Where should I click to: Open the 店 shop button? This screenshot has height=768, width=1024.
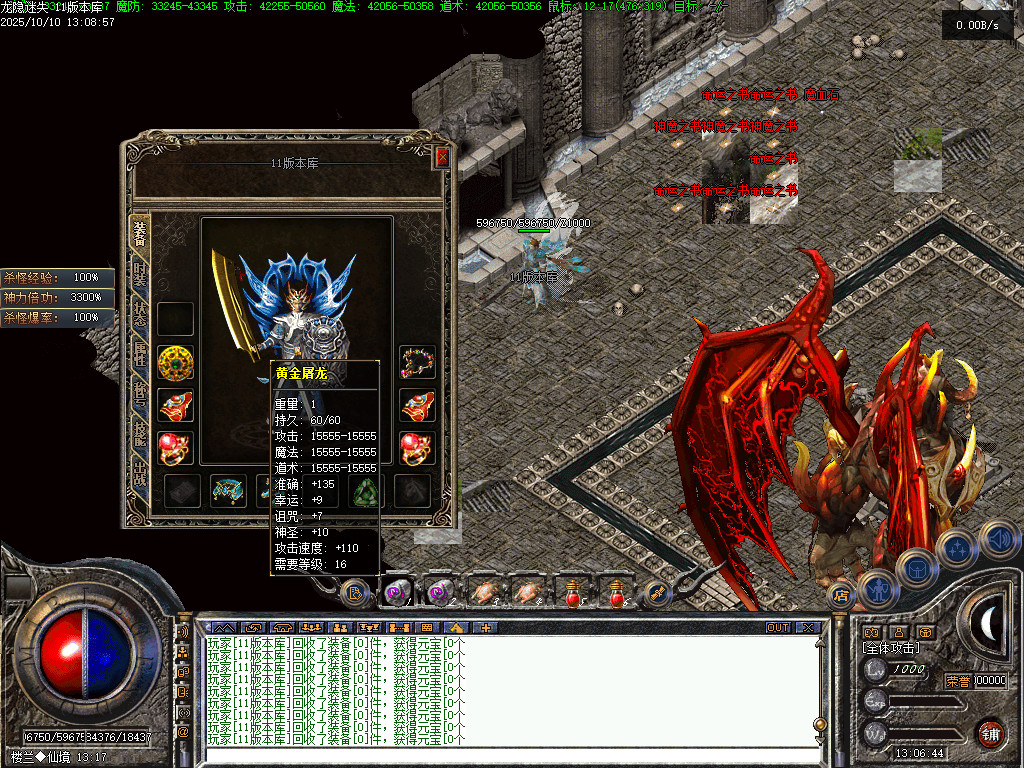pos(841,595)
